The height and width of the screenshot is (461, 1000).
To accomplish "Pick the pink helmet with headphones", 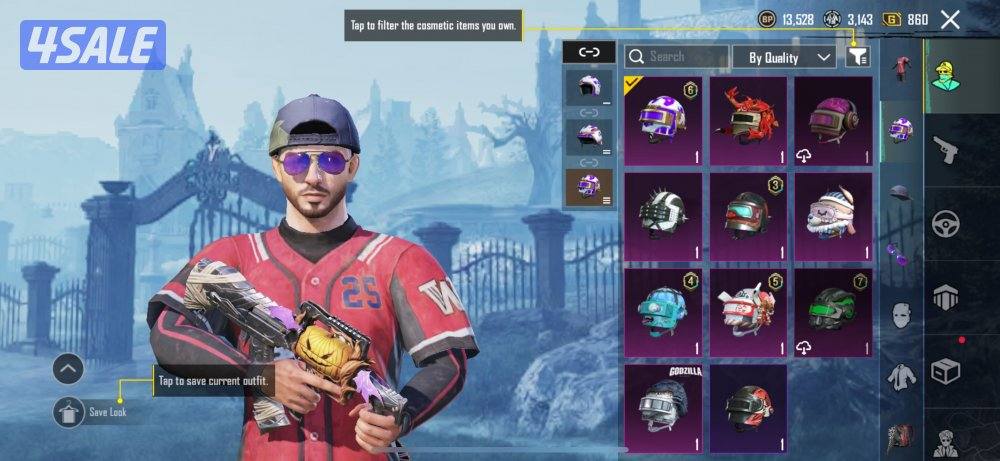I will pyautogui.click(x=833, y=120).
